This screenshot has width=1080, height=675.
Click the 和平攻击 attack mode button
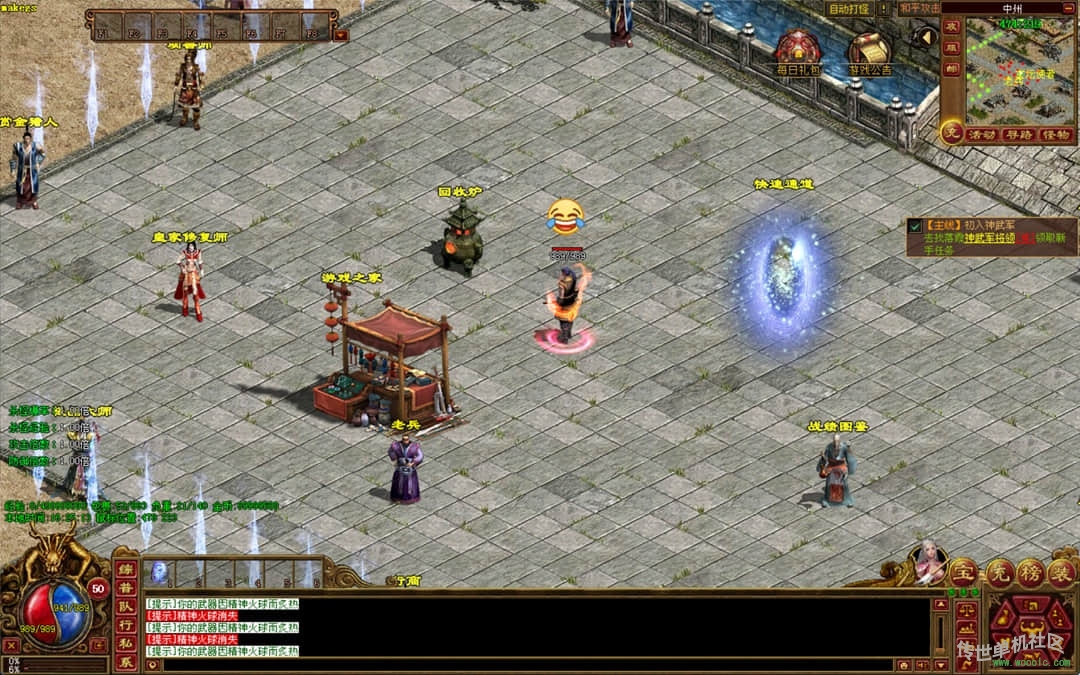[920, 9]
